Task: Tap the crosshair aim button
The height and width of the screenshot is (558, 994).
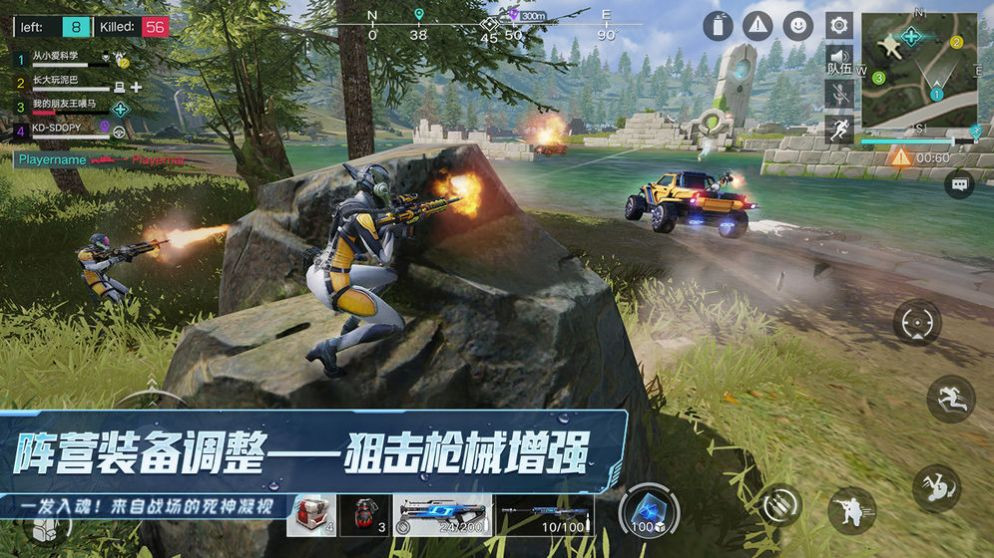Action: click(x=917, y=323)
